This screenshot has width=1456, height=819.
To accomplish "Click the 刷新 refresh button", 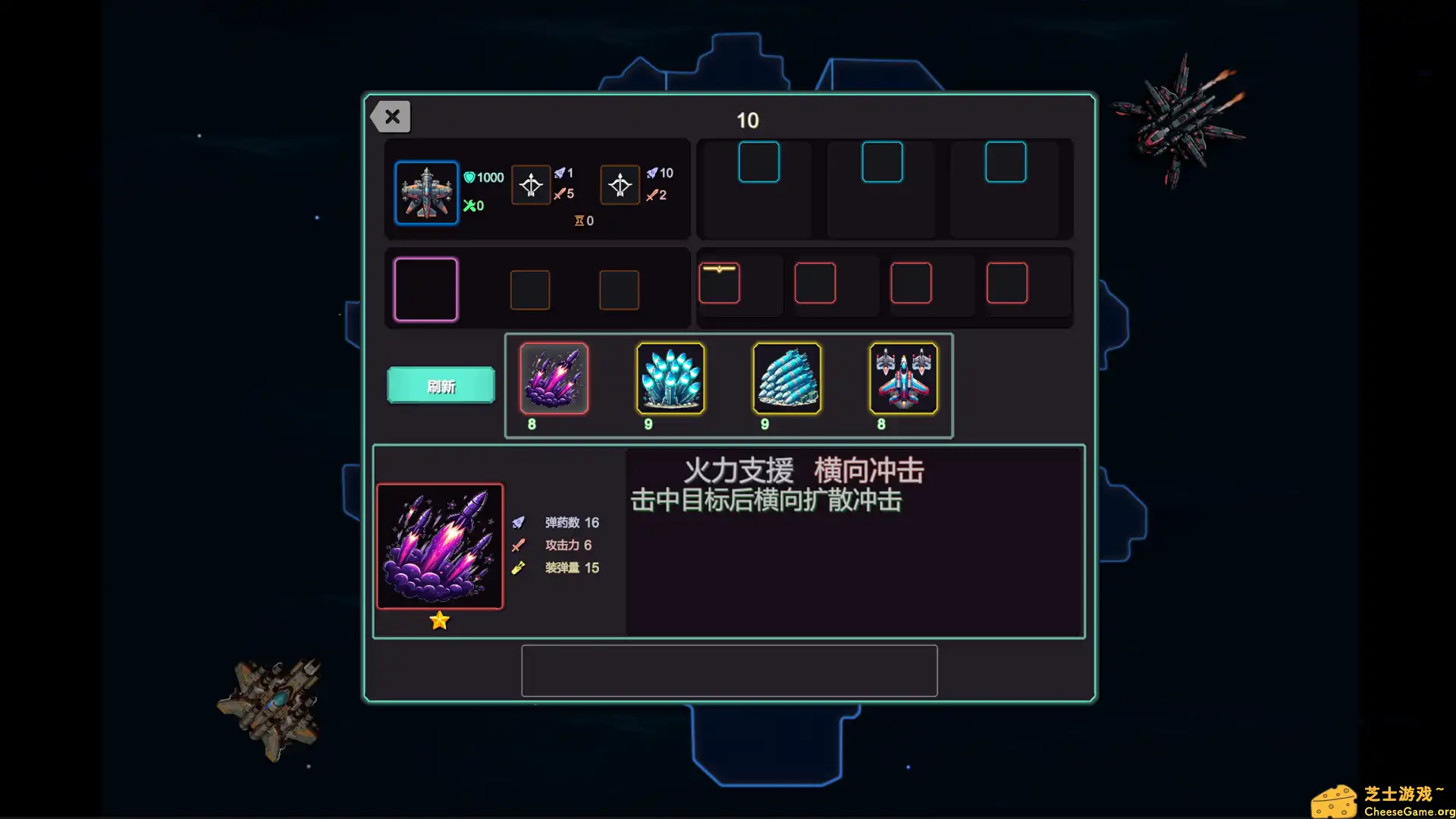I will 440,385.
